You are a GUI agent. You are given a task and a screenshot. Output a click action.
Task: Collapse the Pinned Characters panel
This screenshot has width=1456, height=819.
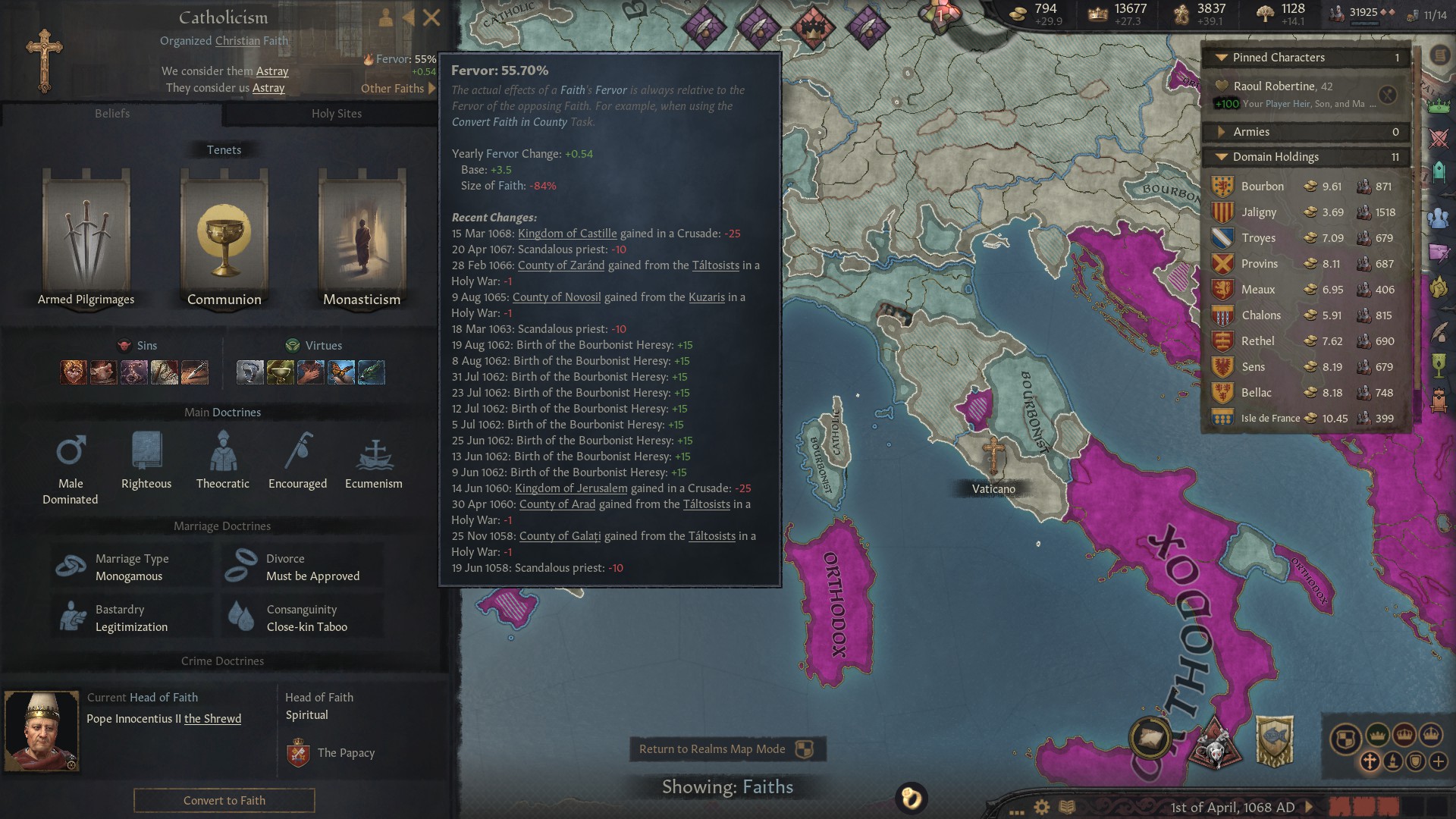coord(1221,57)
